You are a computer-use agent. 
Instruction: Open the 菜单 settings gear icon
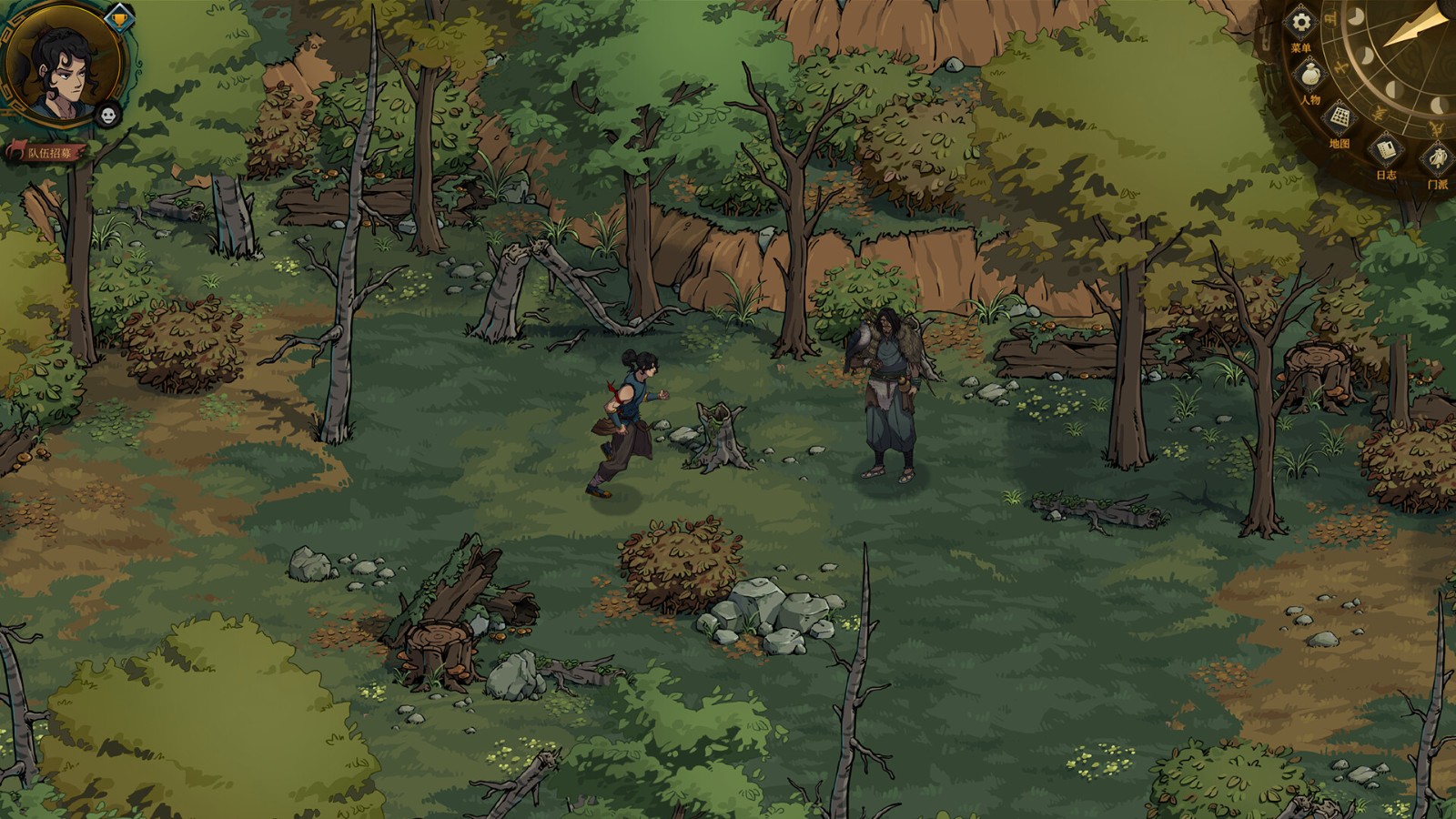(1300, 21)
